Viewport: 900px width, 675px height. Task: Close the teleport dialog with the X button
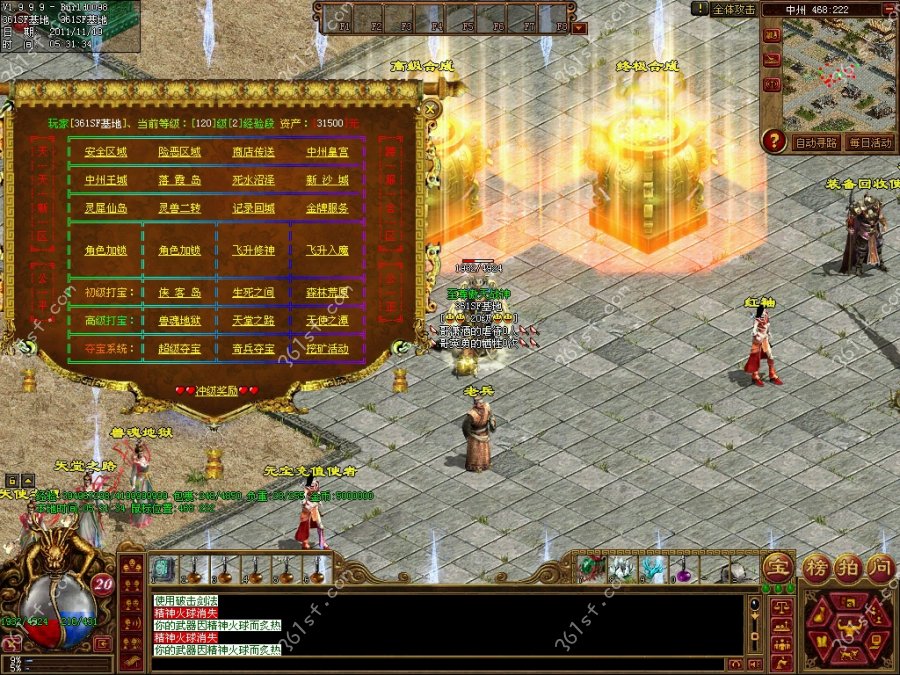click(431, 107)
